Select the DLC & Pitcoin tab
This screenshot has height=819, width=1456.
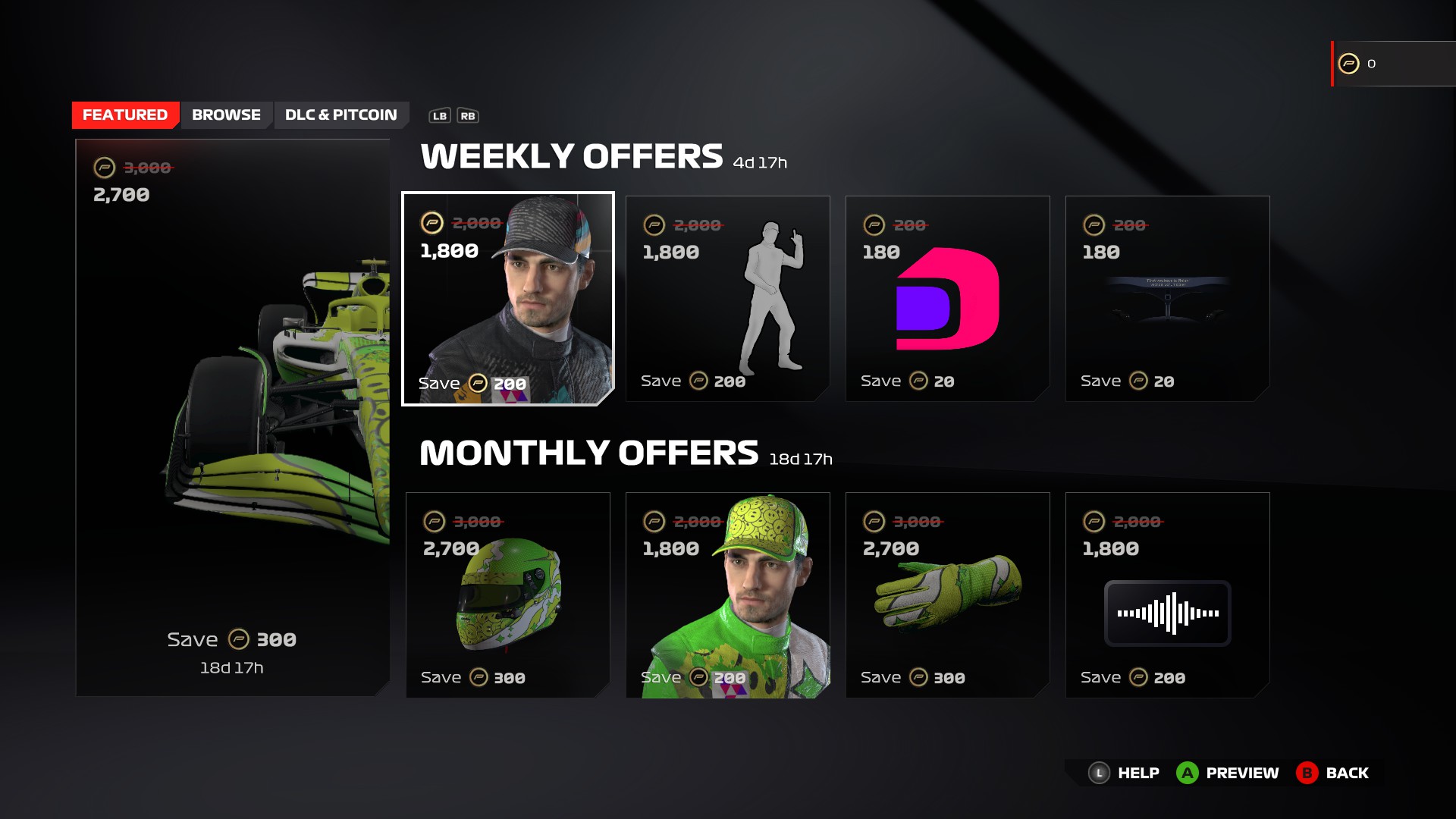[340, 115]
